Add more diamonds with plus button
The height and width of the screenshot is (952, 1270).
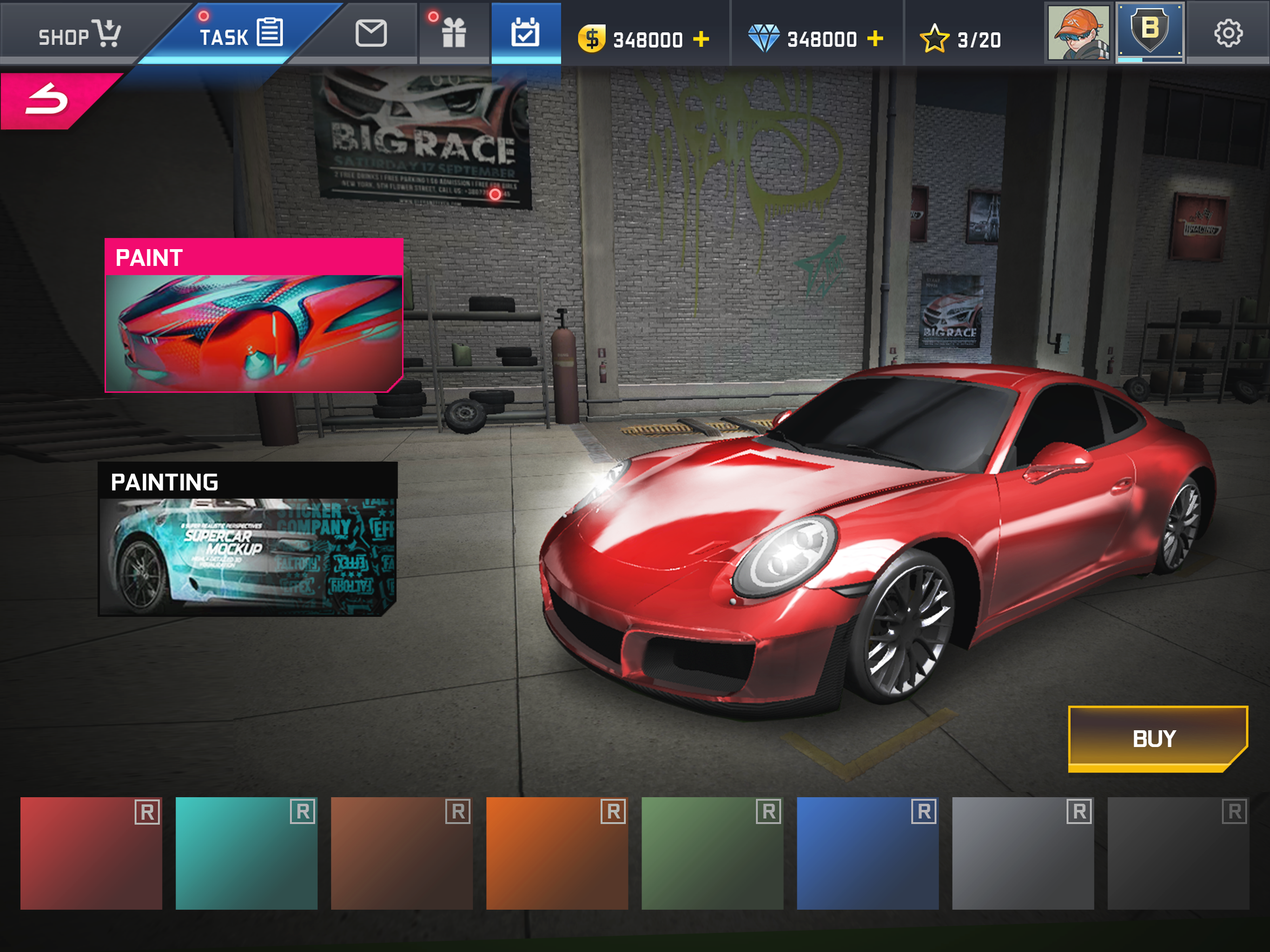875,39
